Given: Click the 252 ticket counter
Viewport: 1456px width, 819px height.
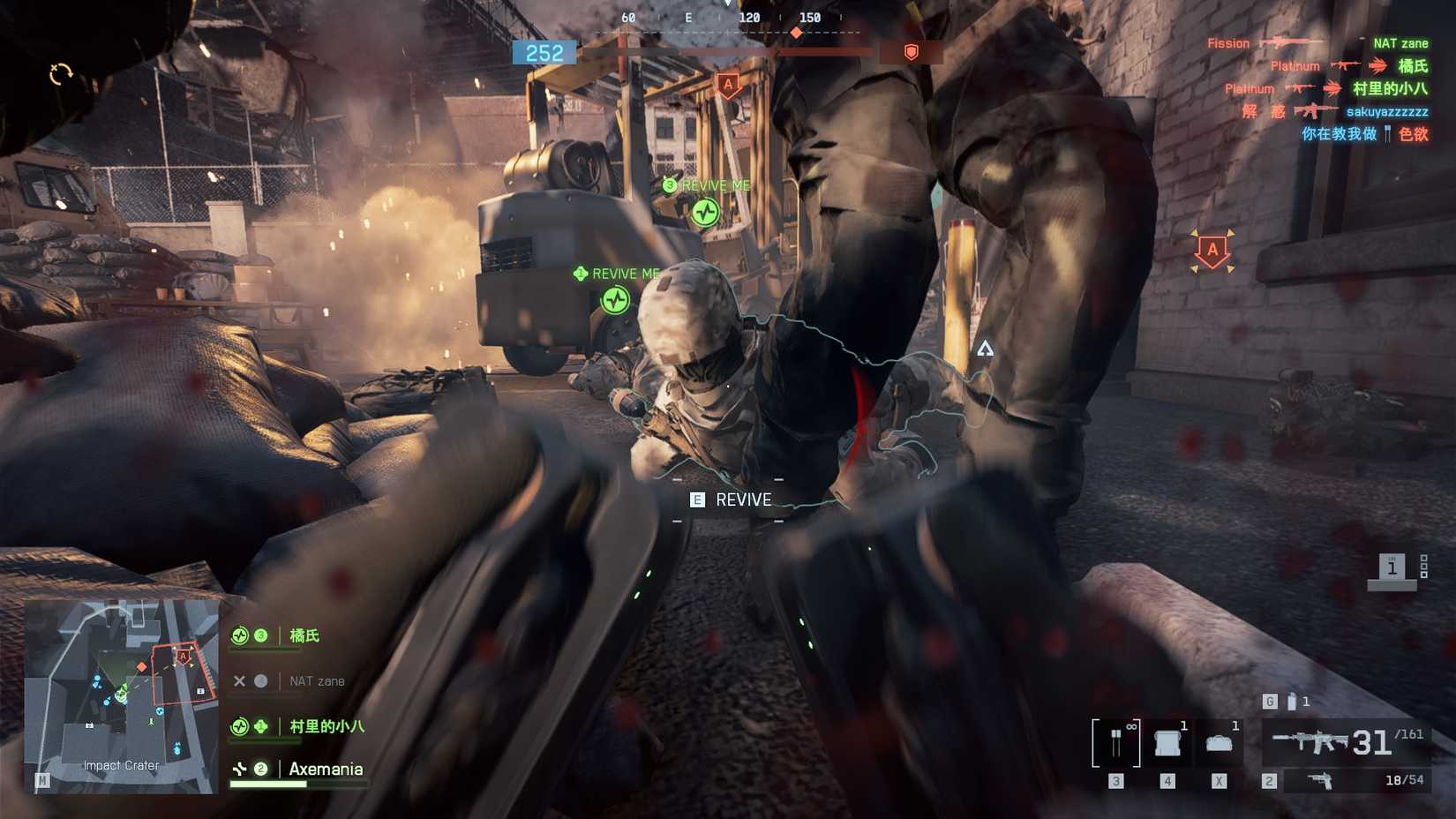Looking at the screenshot, I should coord(542,51).
